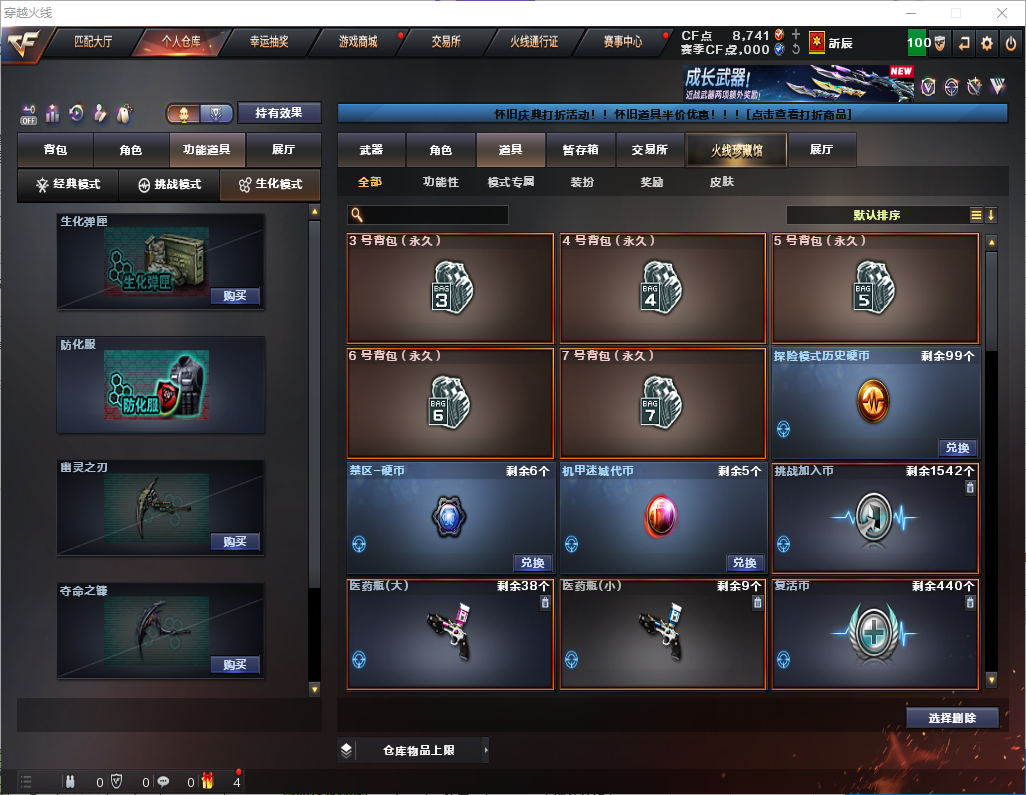Buy the 生化弹匣 item
The height and width of the screenshot is (795, 1026).
tap(235, 296)
